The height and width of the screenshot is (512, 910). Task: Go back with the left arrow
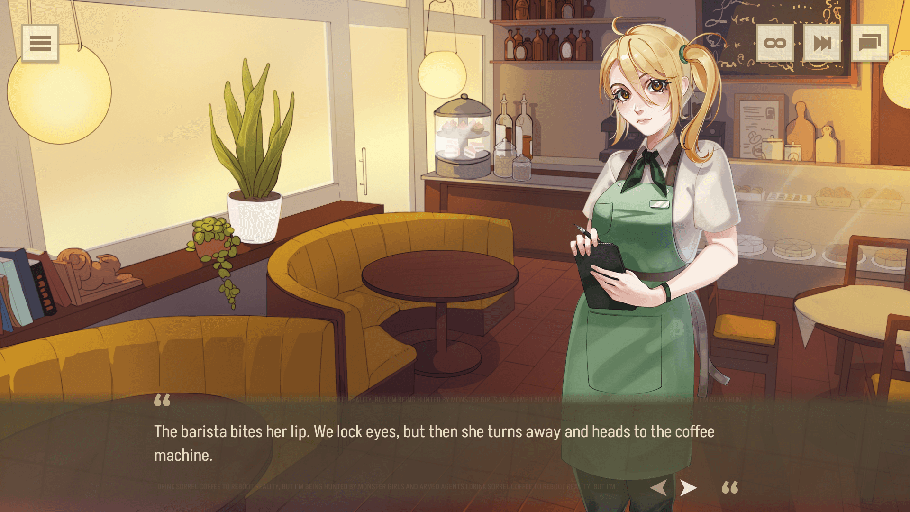click(659, 488)
